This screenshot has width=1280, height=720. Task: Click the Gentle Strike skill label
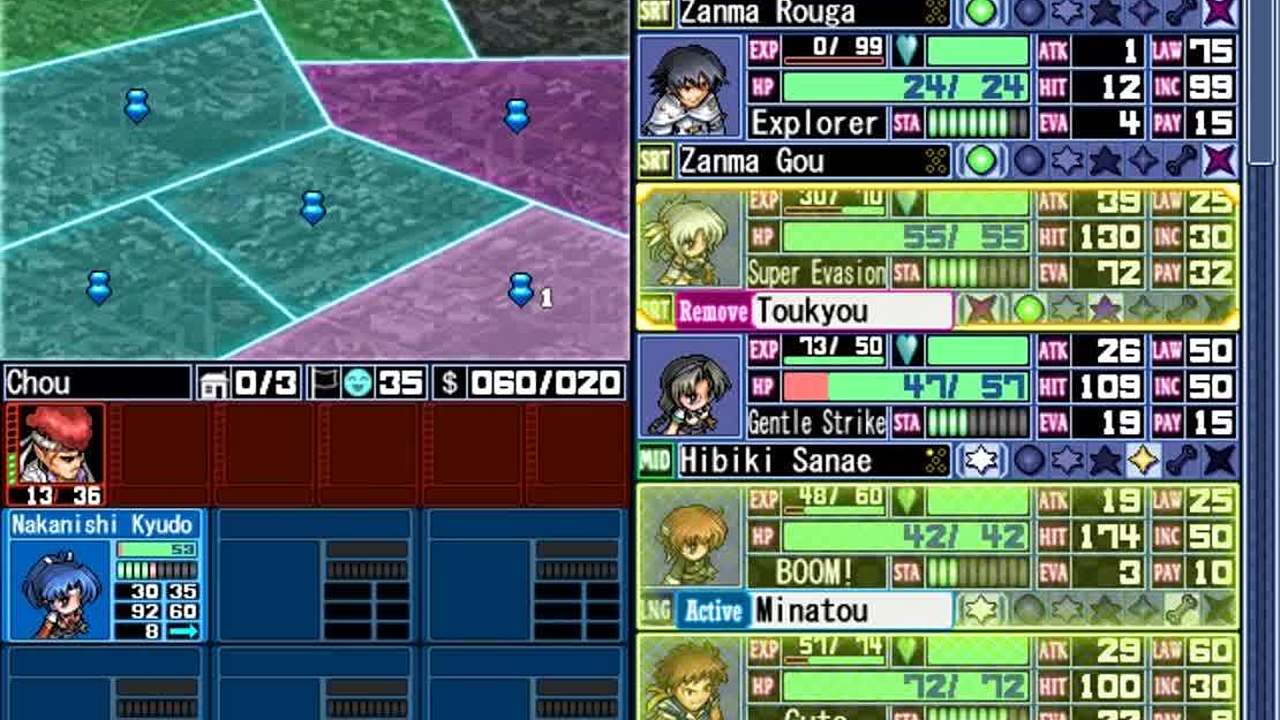point(816,423)
